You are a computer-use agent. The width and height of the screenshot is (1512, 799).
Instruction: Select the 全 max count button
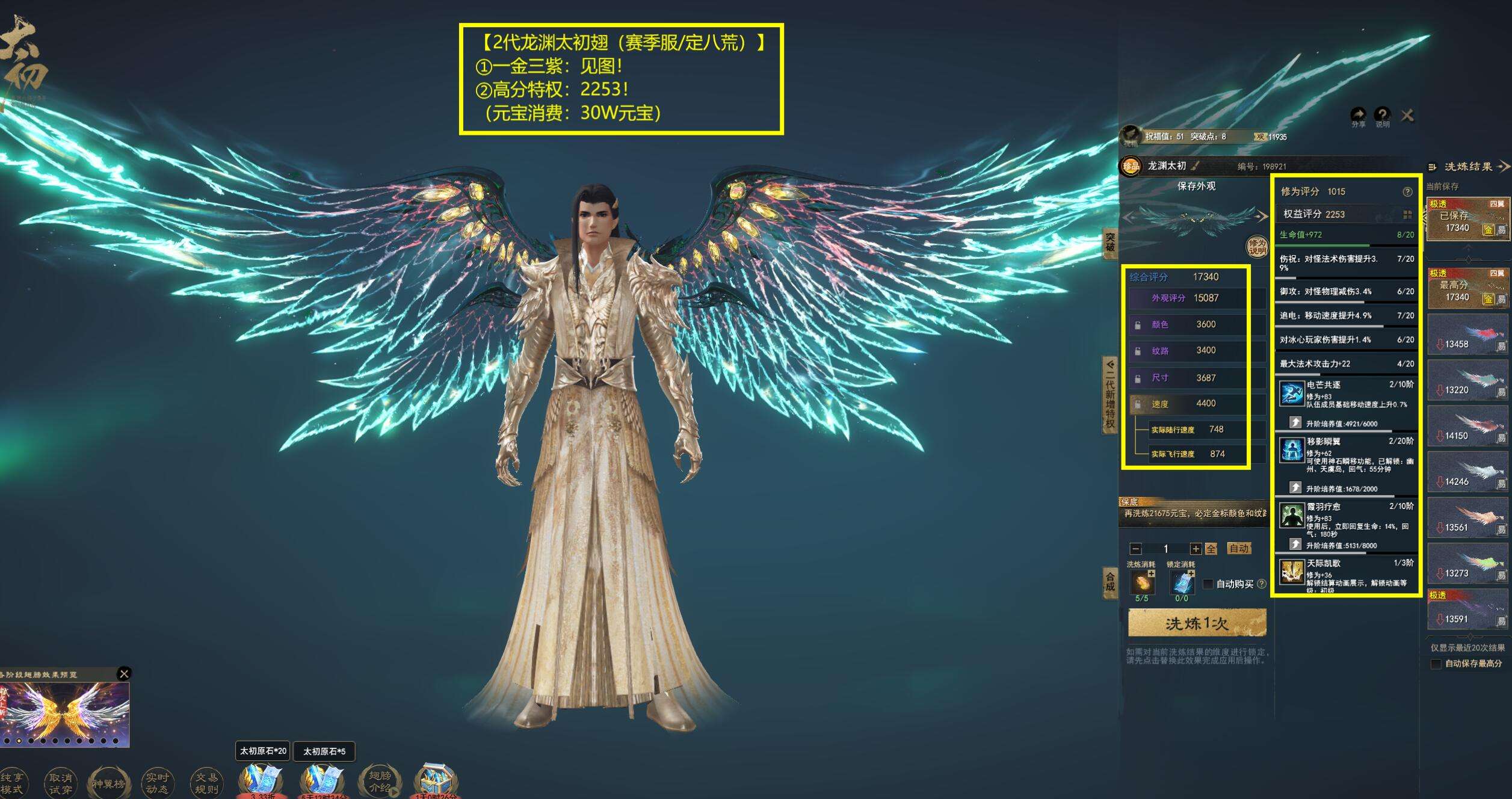click(x=1211, y=549)
